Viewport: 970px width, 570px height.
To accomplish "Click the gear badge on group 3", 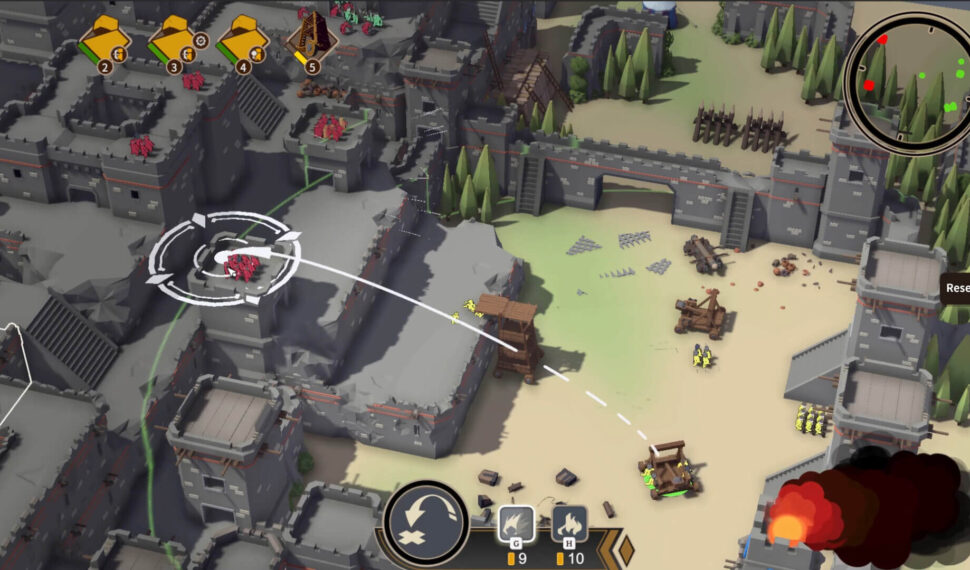I will click(200, 41).
